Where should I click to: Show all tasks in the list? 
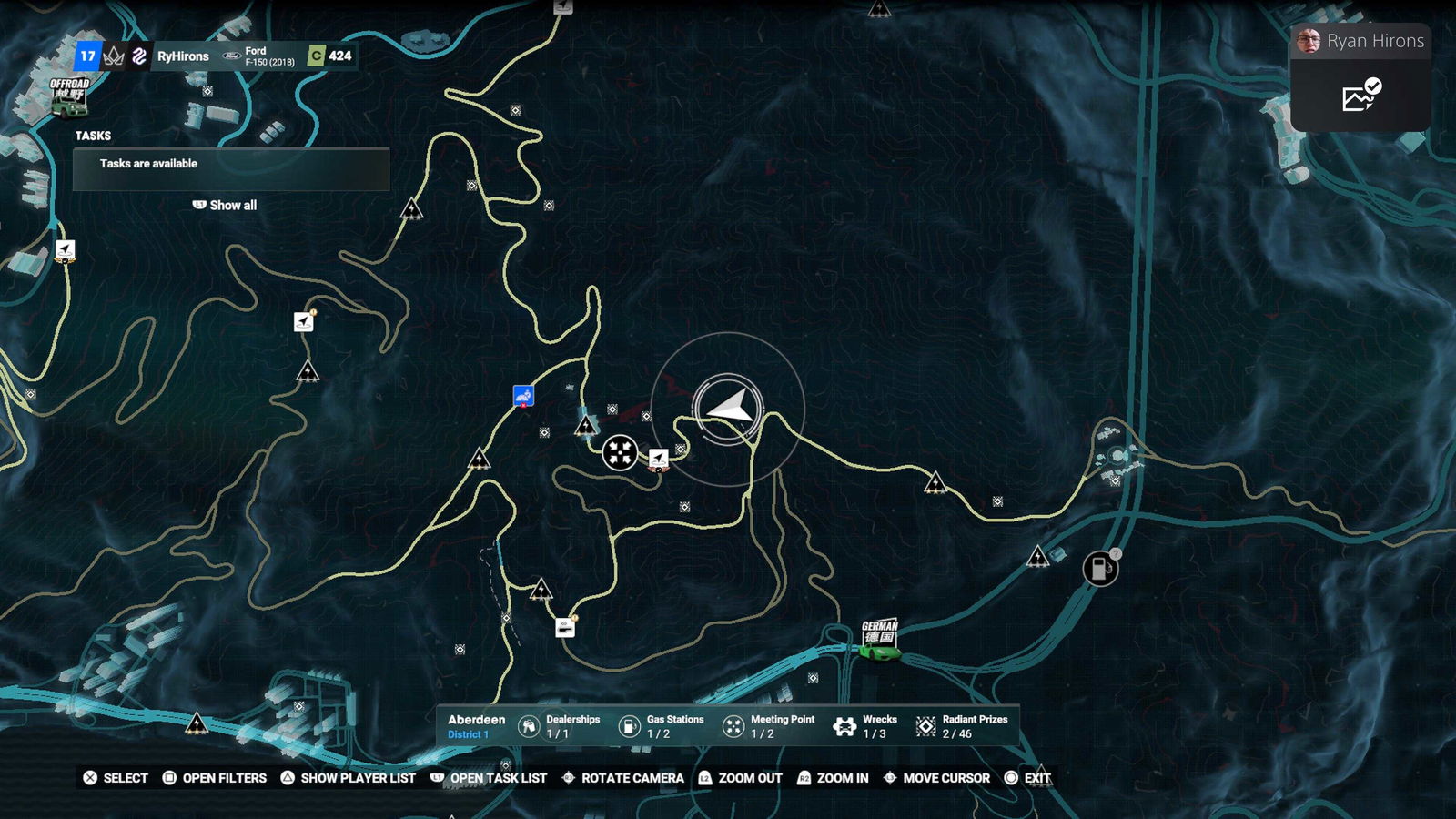click(x=225, y=206)
